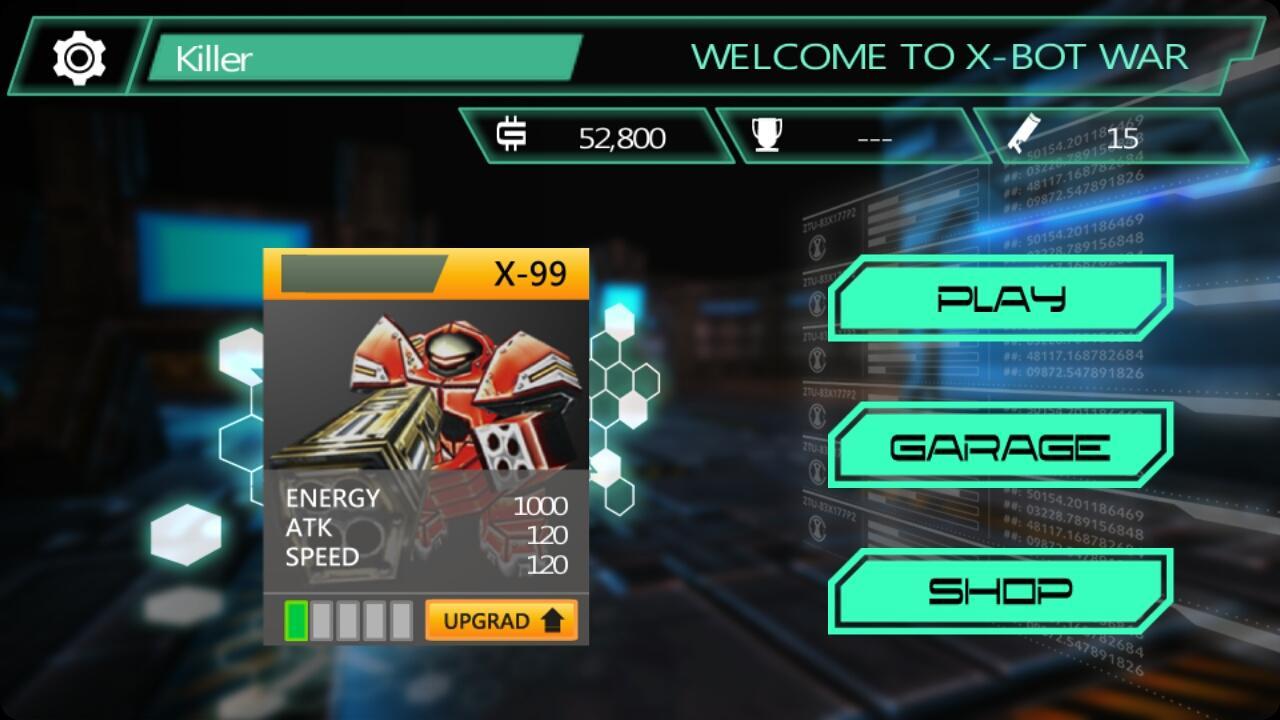Expand the X-99 name banner
Image resolution: width=1280 pixels, height=720 pixels.
coord(425,270)
